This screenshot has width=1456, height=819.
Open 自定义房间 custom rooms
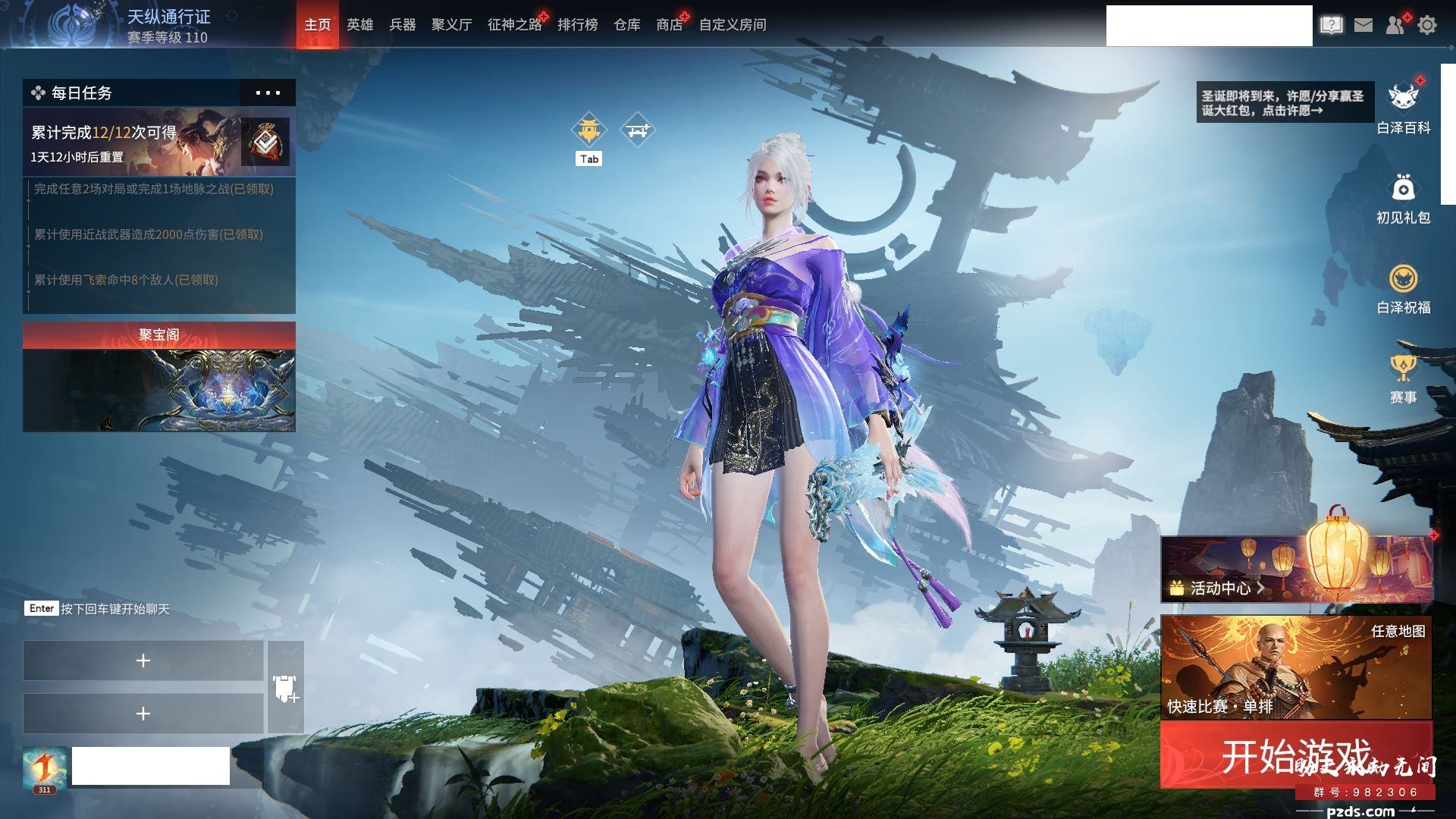tap(732, 25)
